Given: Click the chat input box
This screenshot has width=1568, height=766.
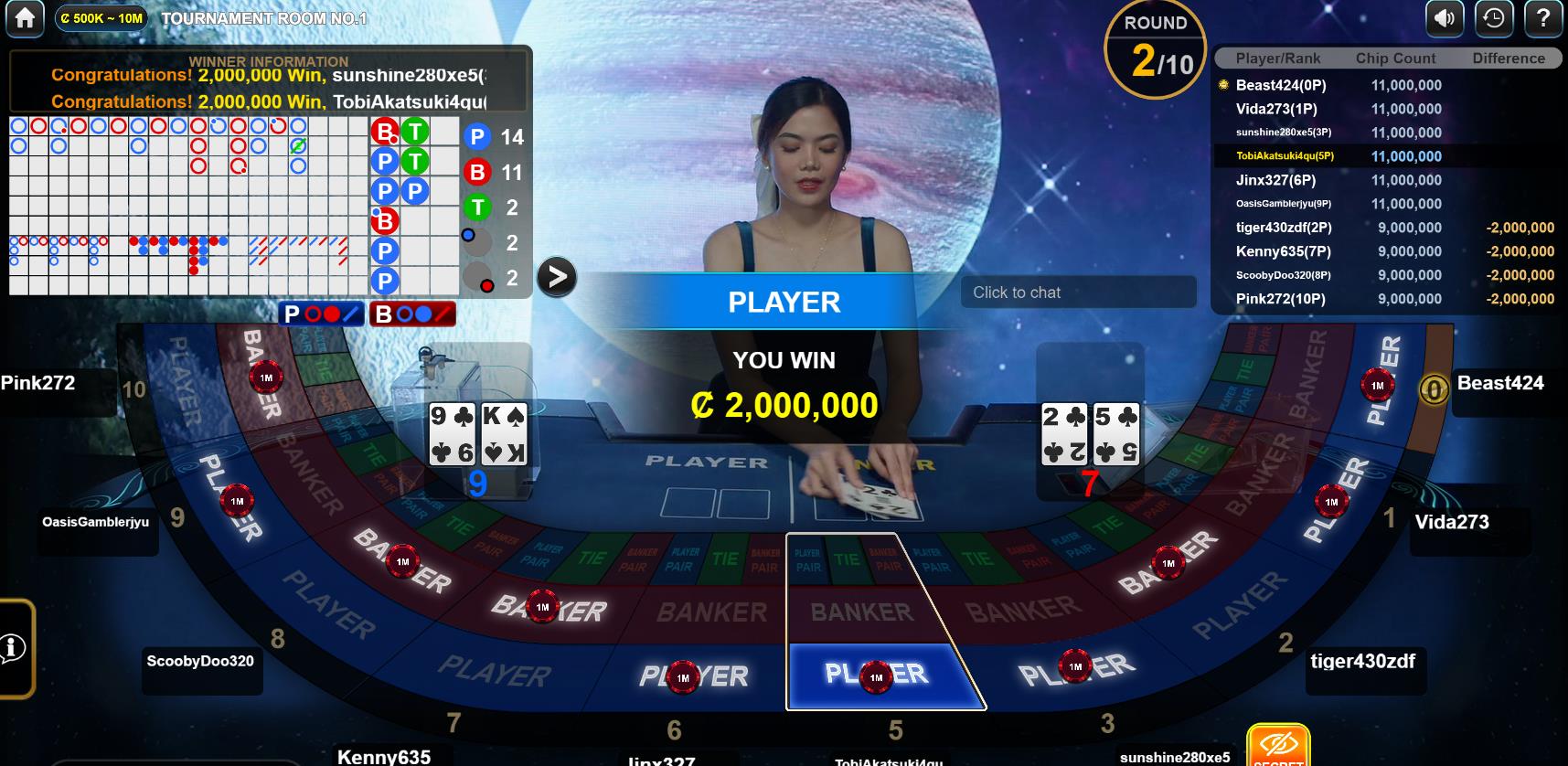Looking at the screenshot, I should (1077, 293).
